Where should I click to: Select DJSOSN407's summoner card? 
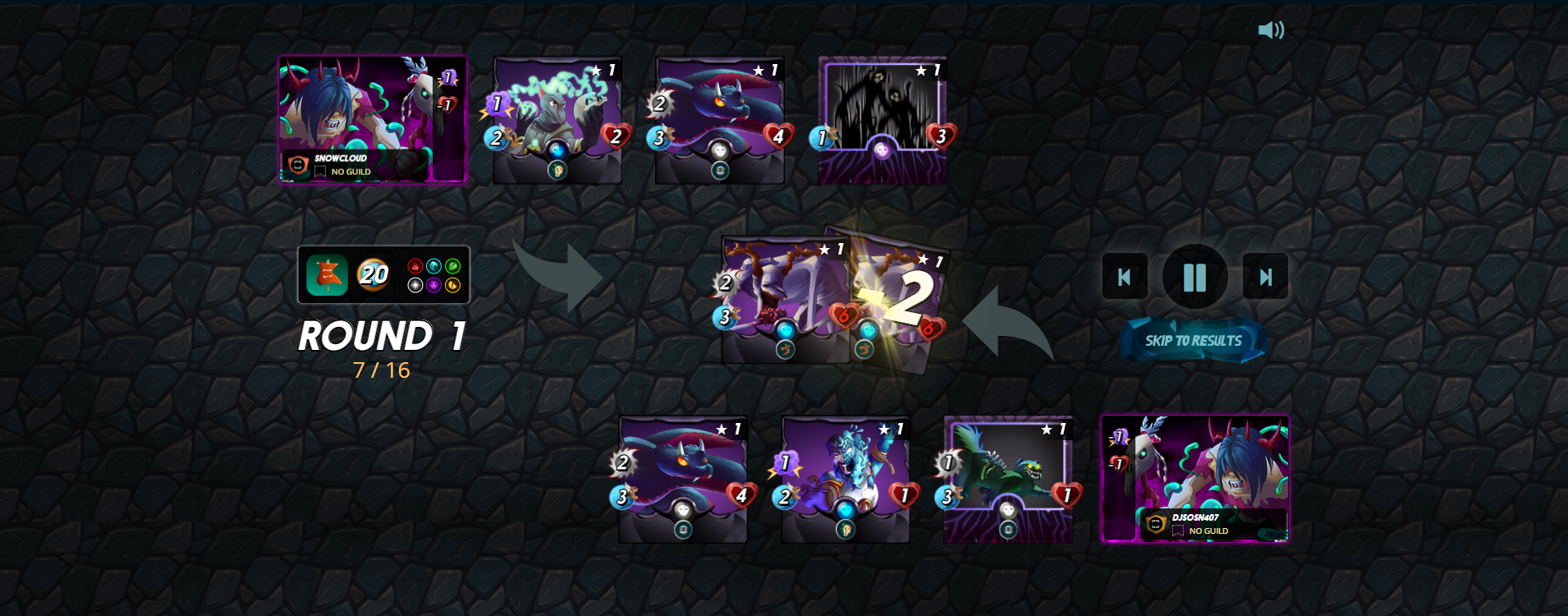pyautogui.click(x=1194, y=479)
